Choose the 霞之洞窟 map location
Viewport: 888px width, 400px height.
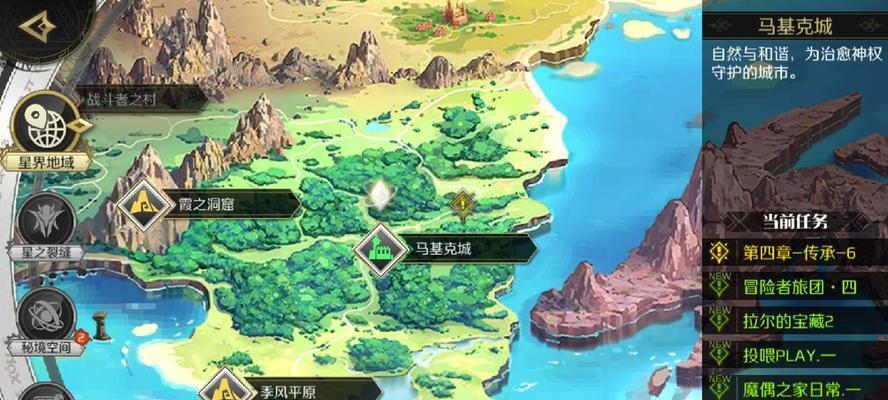pos(210,204)
